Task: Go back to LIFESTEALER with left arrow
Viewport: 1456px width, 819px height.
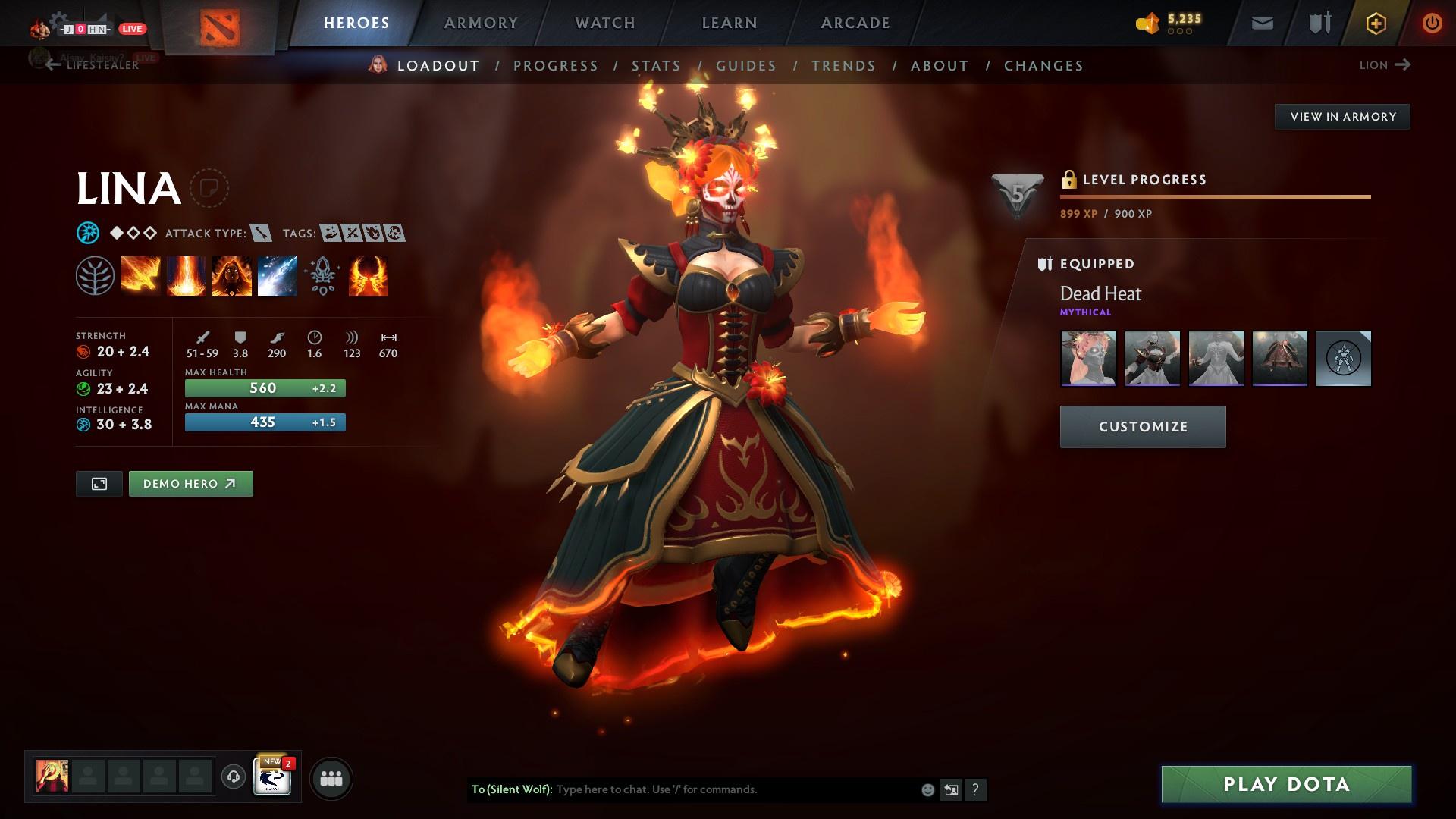Action: [x=52, y=65]
